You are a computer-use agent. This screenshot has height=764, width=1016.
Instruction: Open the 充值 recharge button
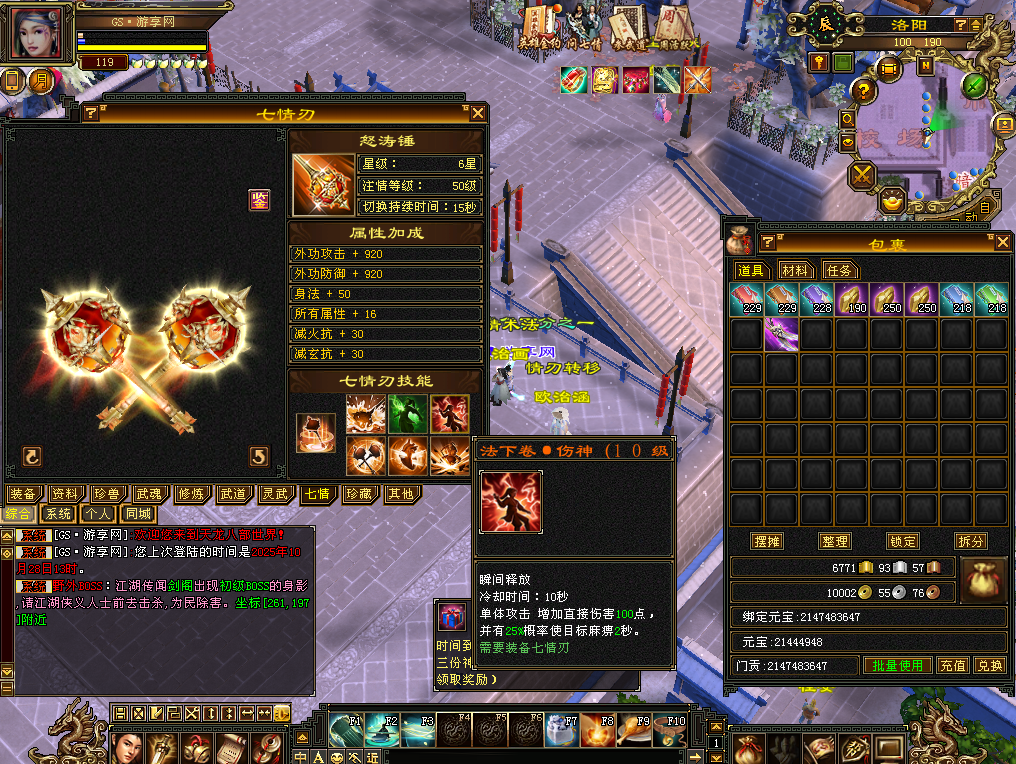coord(953,665)
